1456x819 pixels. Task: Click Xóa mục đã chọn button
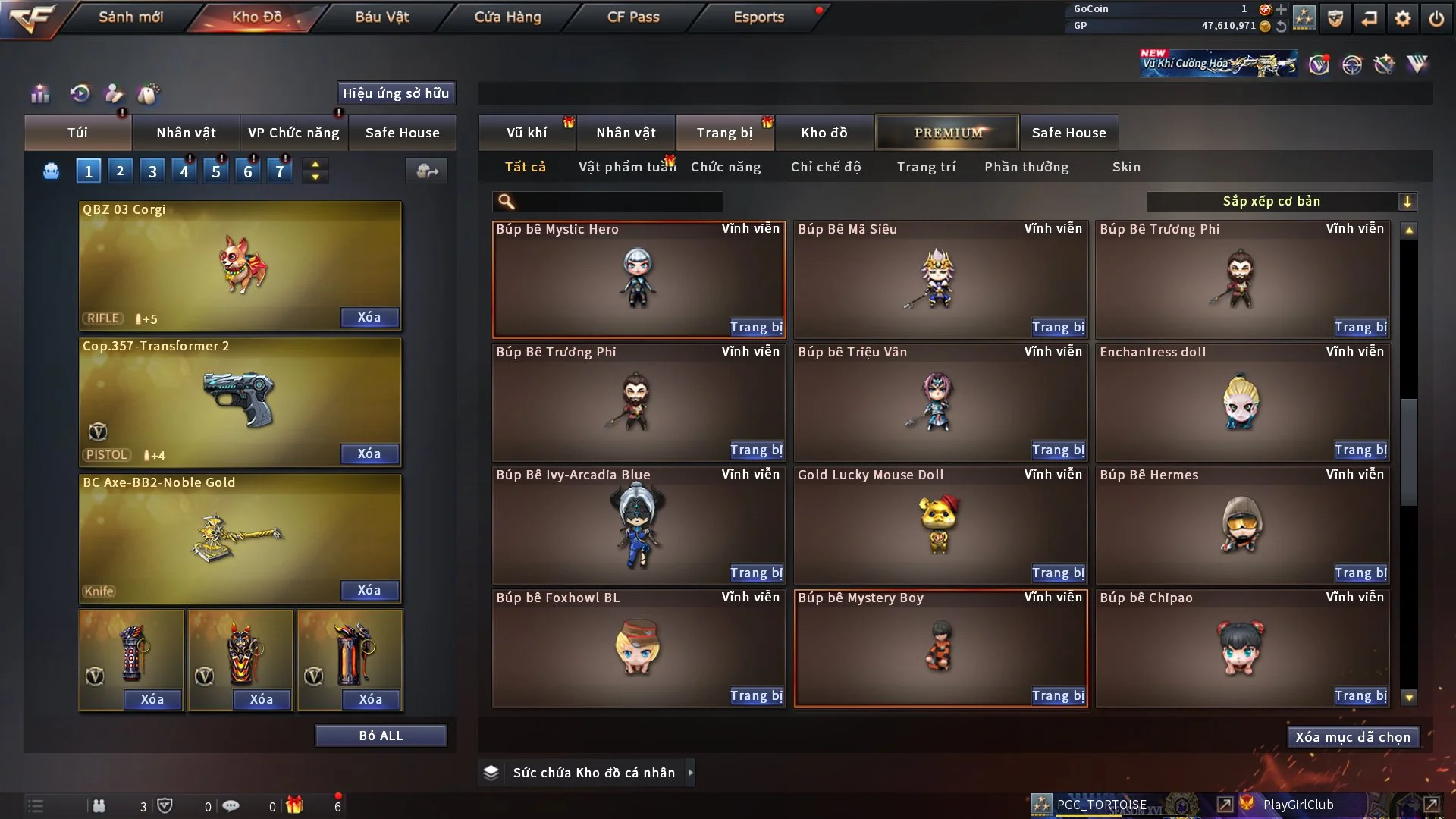[1353, 737]
